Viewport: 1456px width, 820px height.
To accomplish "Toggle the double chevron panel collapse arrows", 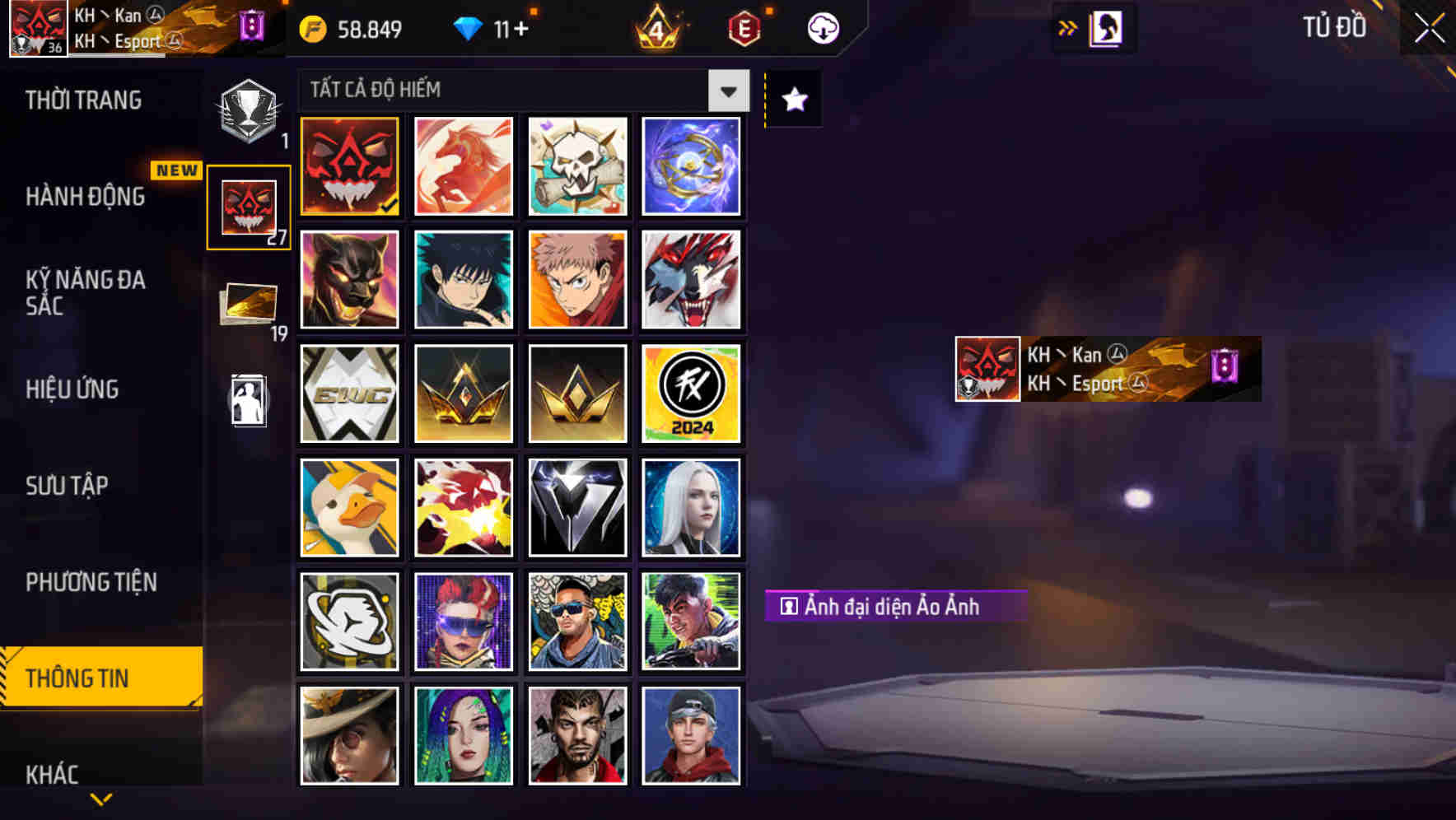I will 1066,27.
